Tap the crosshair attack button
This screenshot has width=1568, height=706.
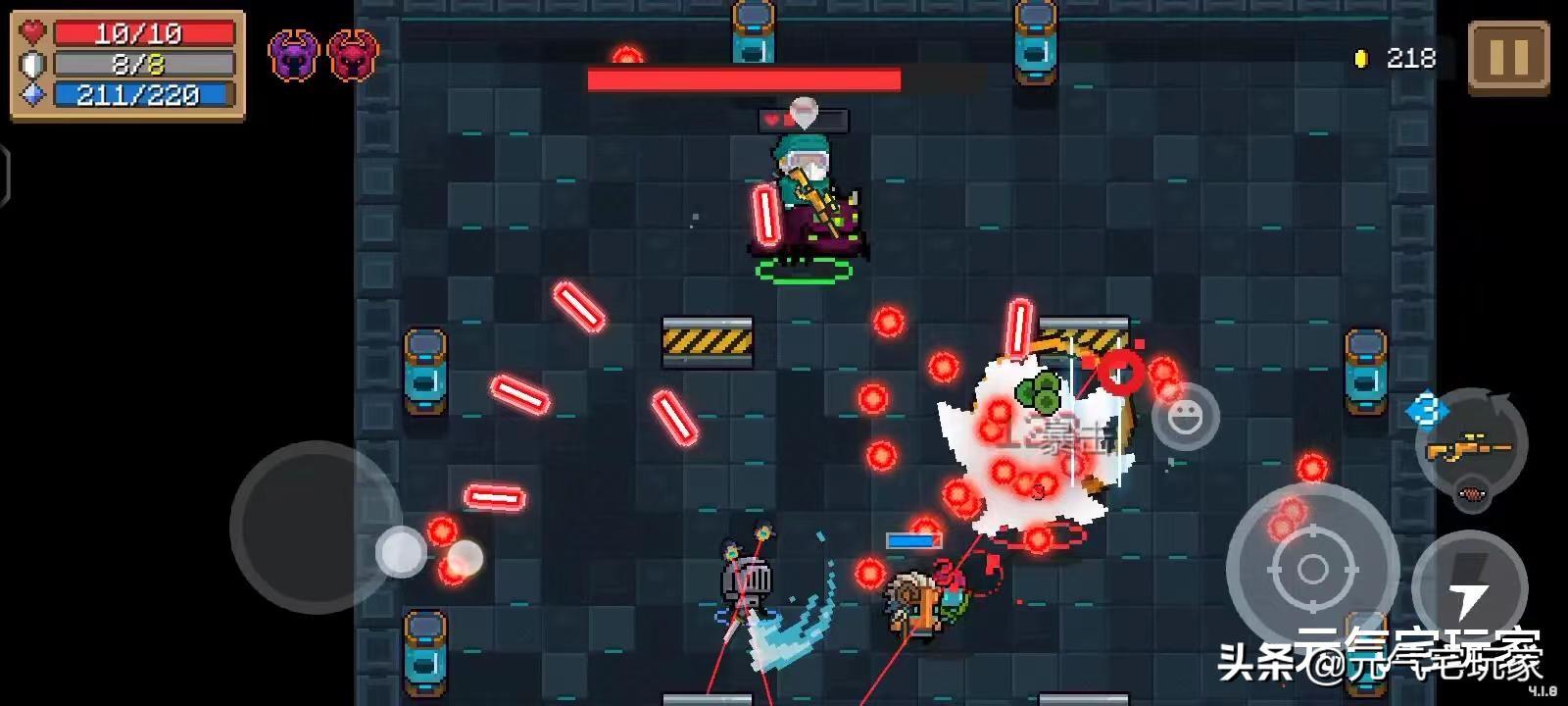pos(1311,569)
